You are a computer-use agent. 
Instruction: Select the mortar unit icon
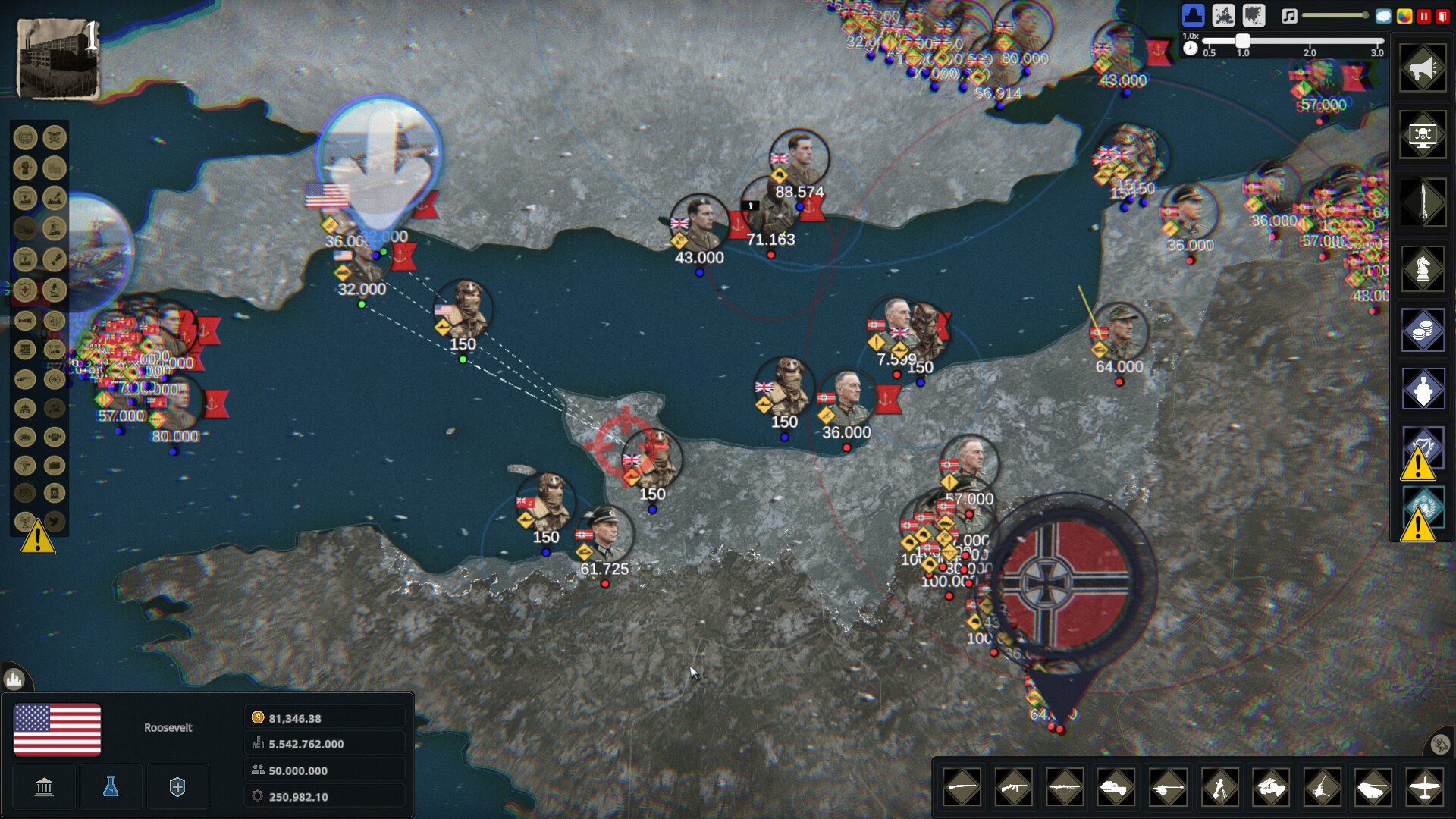[1219, 788]
